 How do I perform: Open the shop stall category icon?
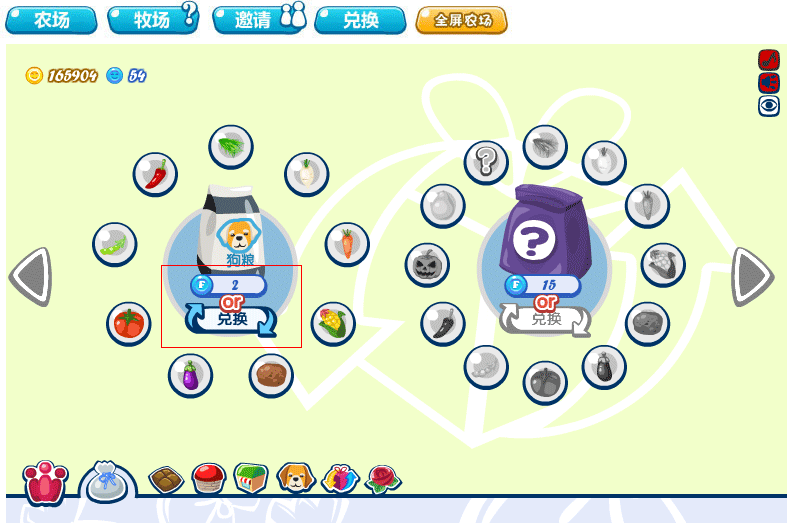[x=252, y=479]
